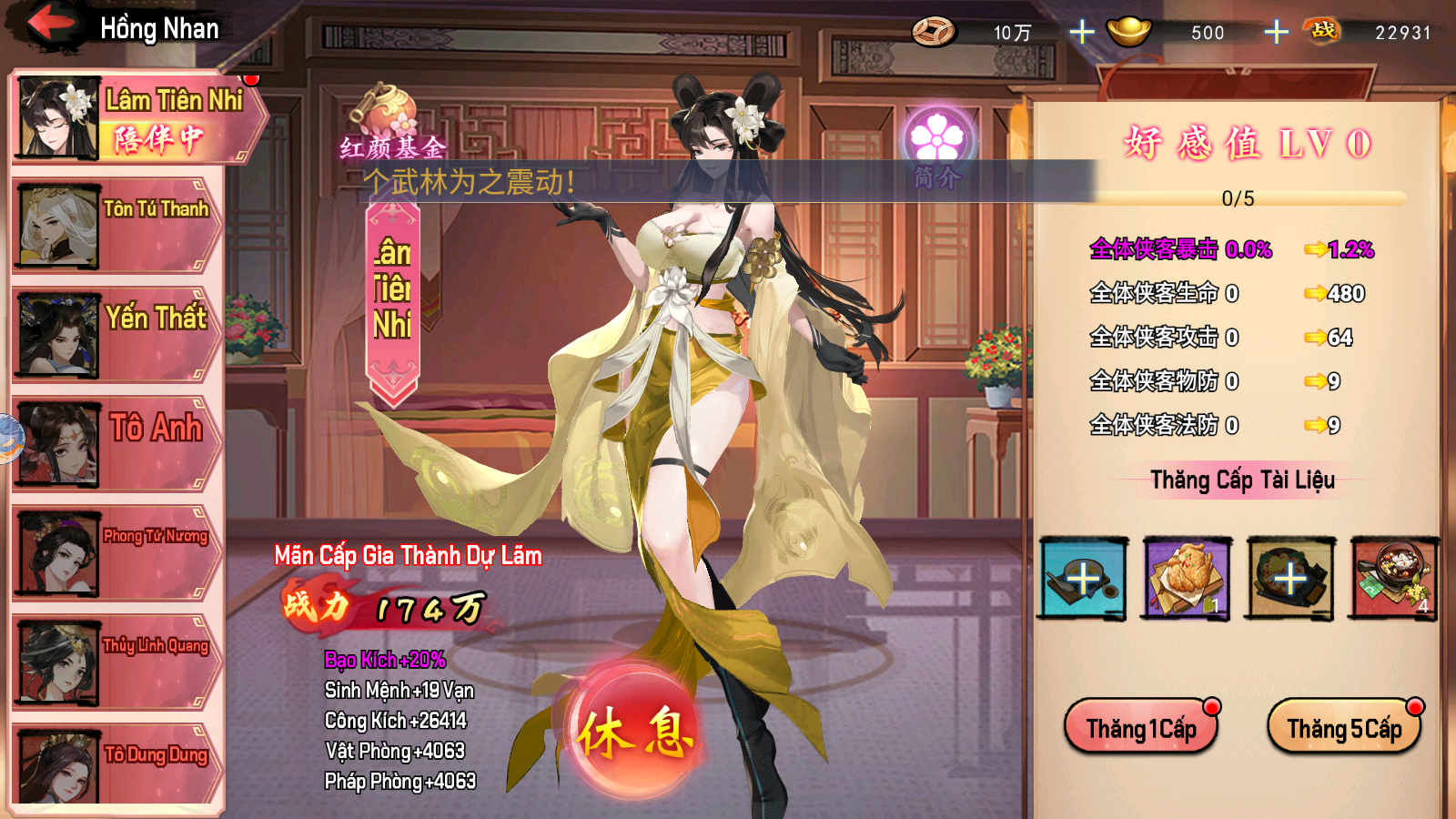Activate Thăng 5 Cấp upgrade button
Image resolution: width=1456 pixels, height=819 pixels.
[x=1344, y=728]
